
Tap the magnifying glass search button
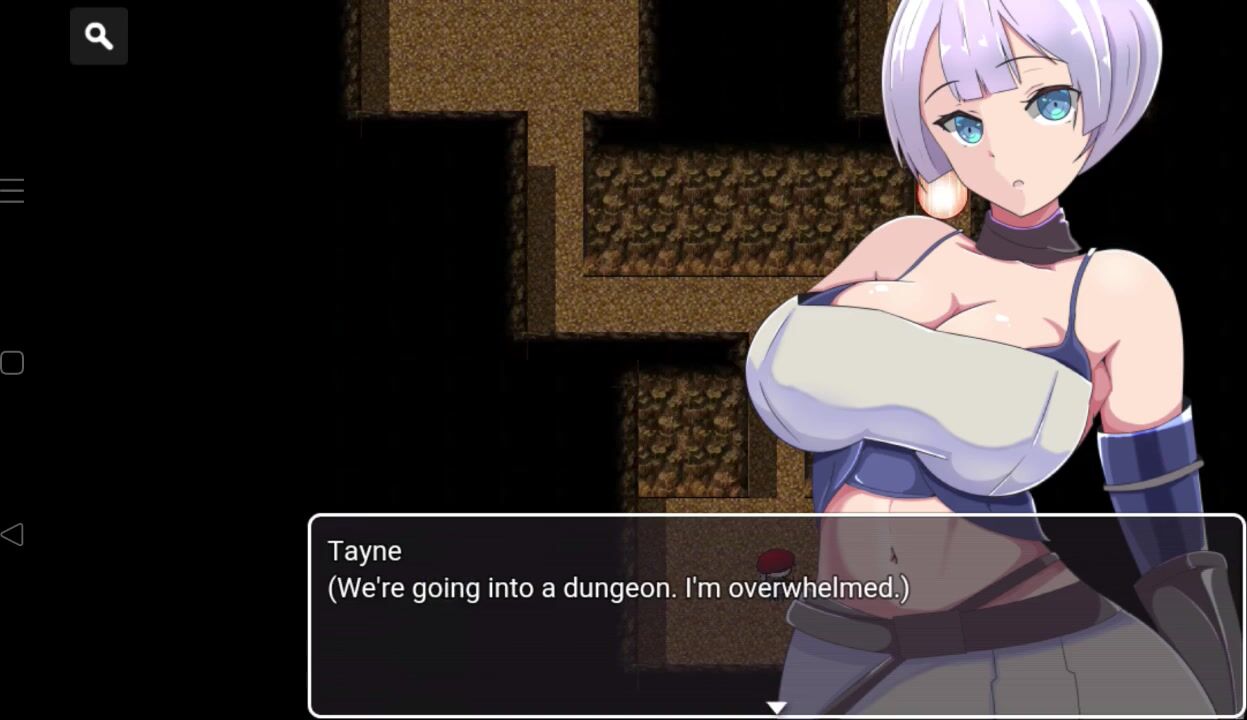pos(99,37)
